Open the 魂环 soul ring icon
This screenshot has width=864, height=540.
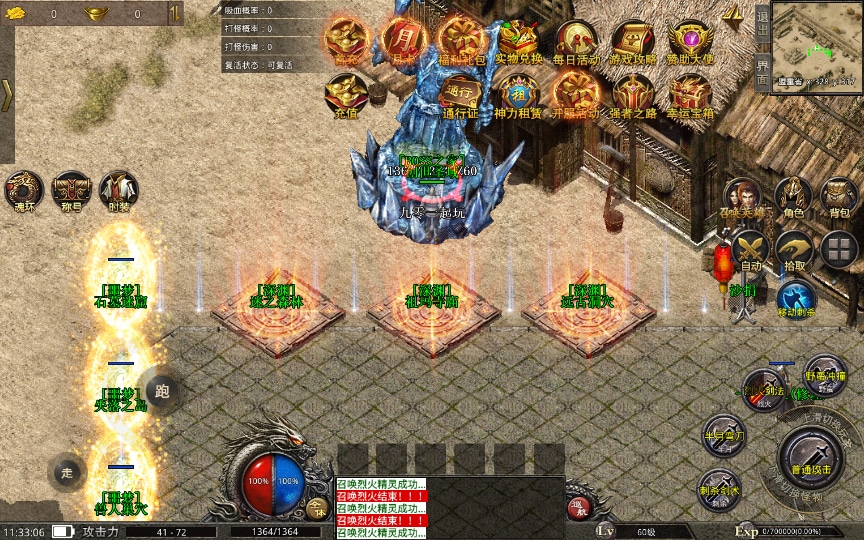pos(23,190)
